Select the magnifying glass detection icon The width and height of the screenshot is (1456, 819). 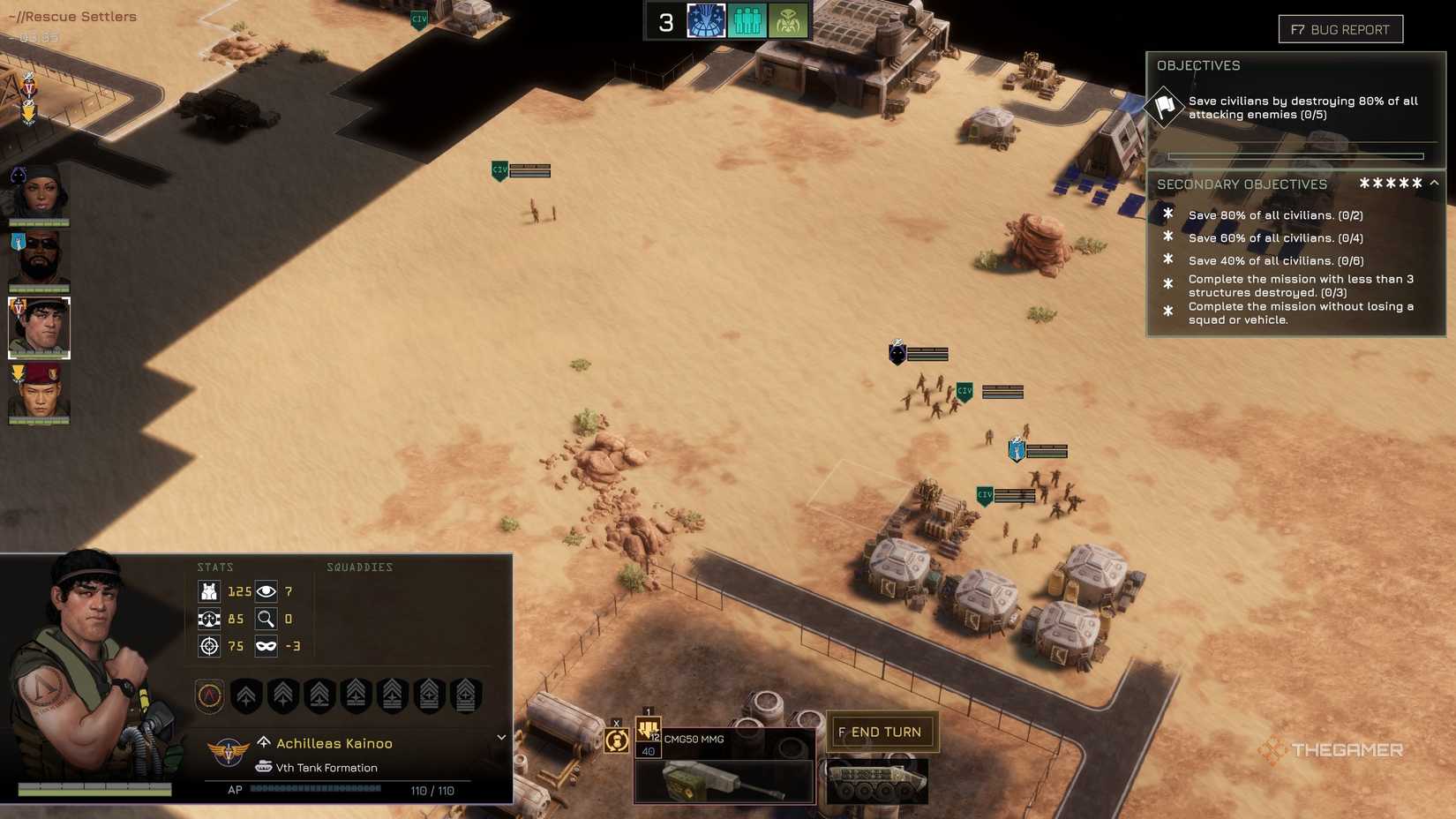(x=265, y=619)
